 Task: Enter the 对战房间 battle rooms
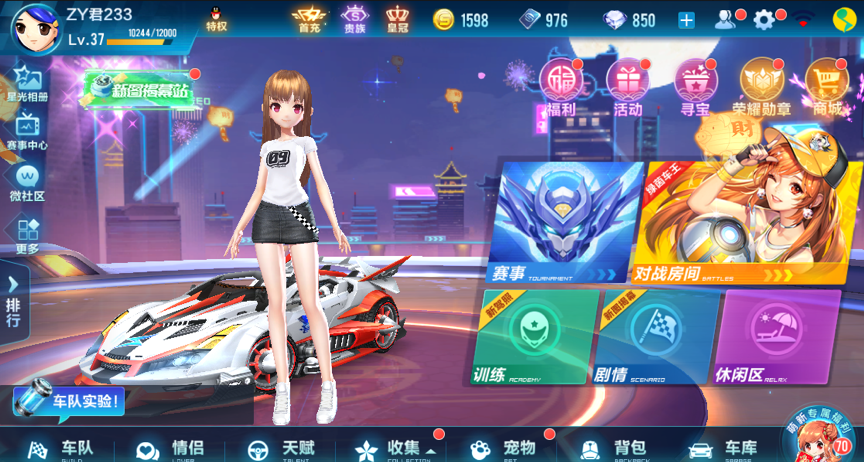click(x=724, y=224)
